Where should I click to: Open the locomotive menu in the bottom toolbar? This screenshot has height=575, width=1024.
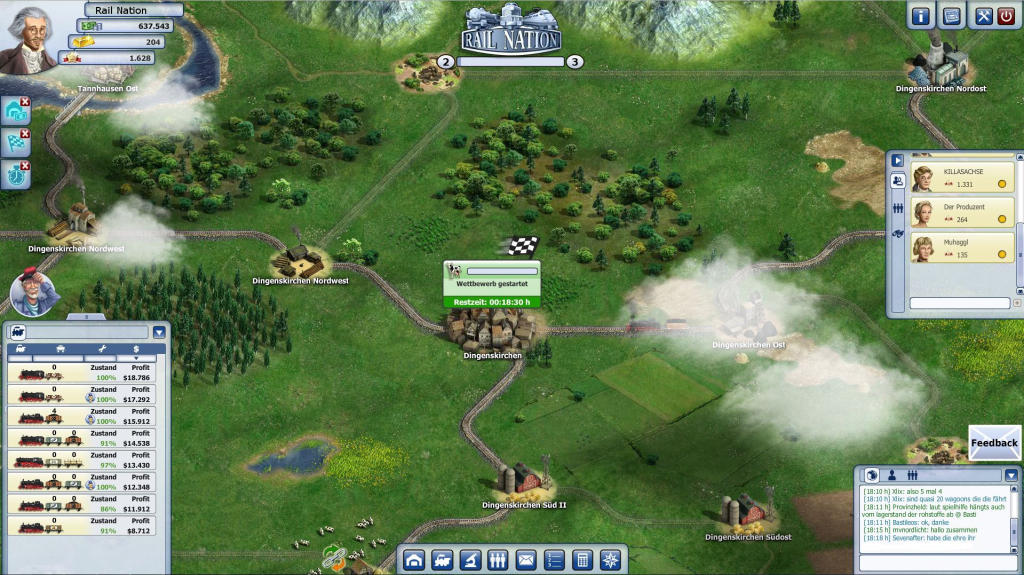[442, 560]
